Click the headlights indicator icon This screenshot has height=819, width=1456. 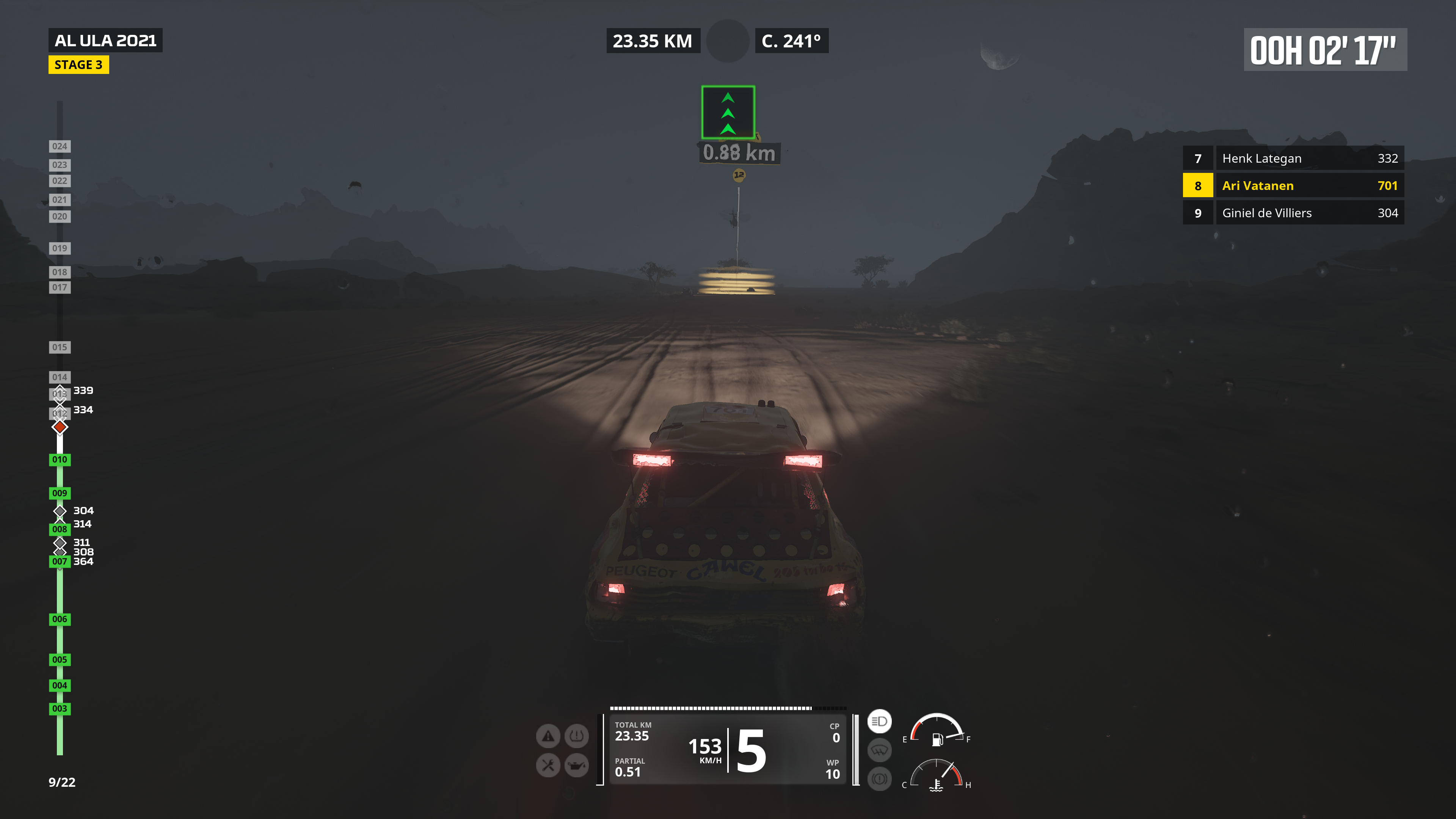879,721
